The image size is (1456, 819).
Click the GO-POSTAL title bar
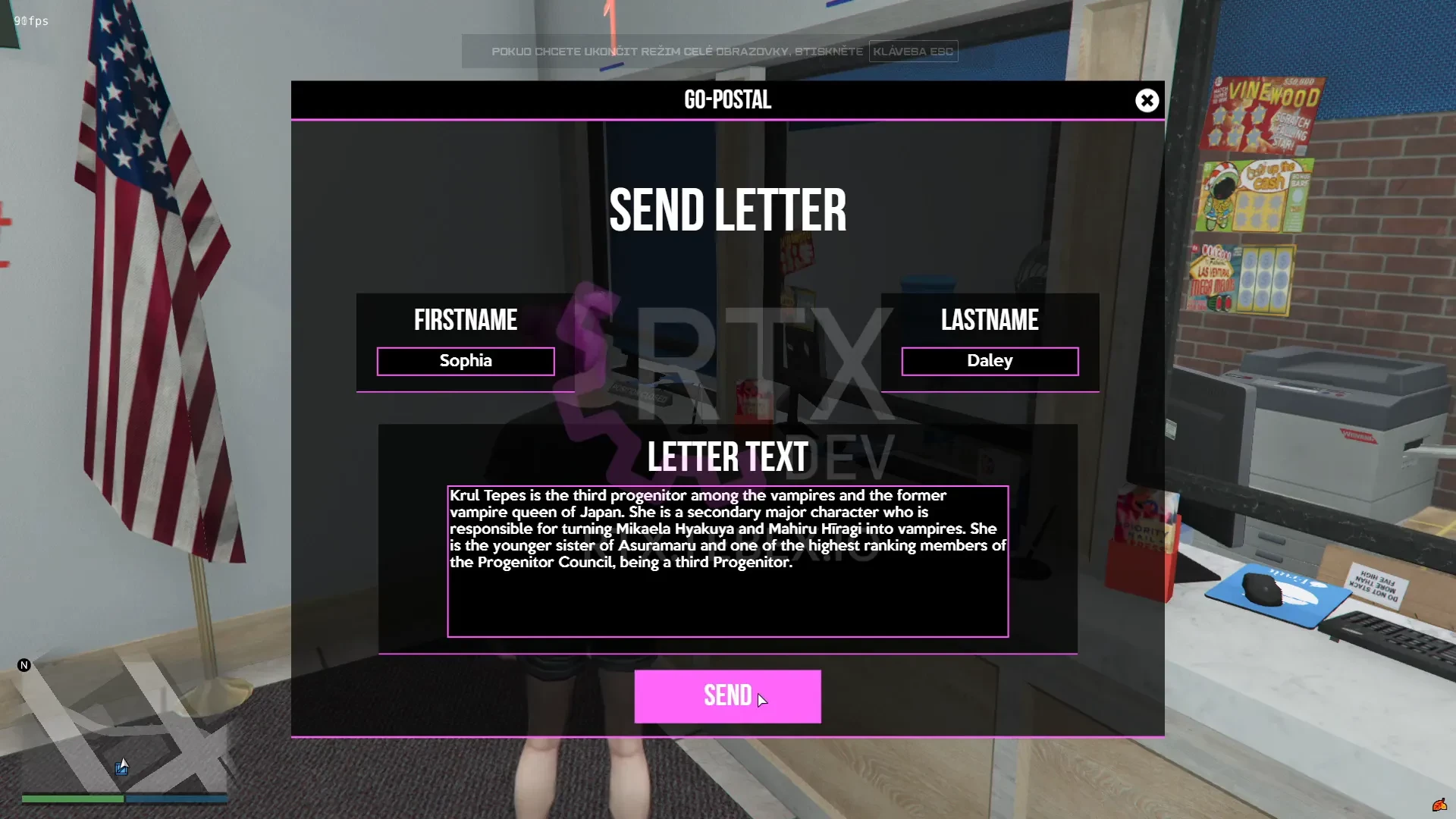(x=727, y=99)
